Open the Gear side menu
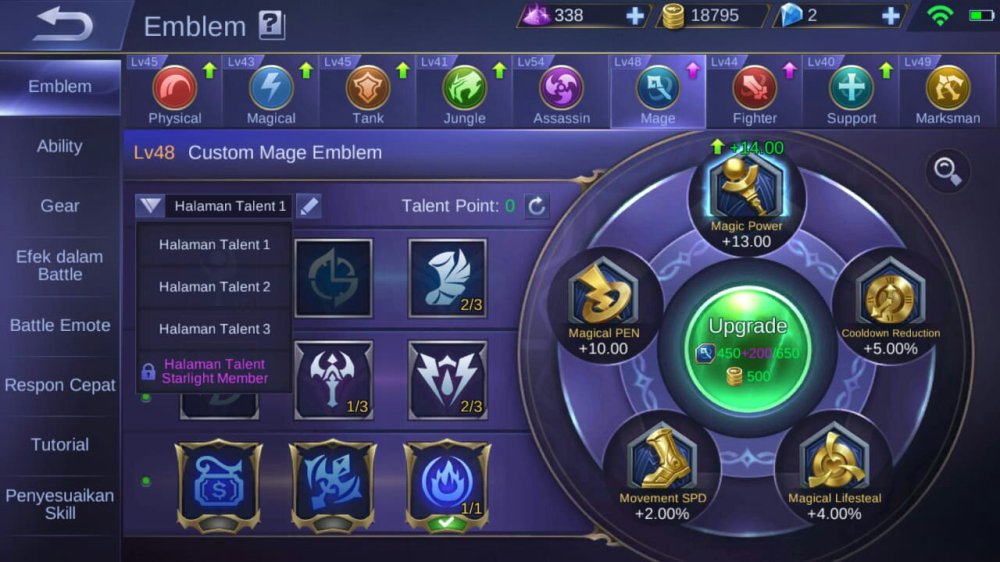 click(60, 206)
